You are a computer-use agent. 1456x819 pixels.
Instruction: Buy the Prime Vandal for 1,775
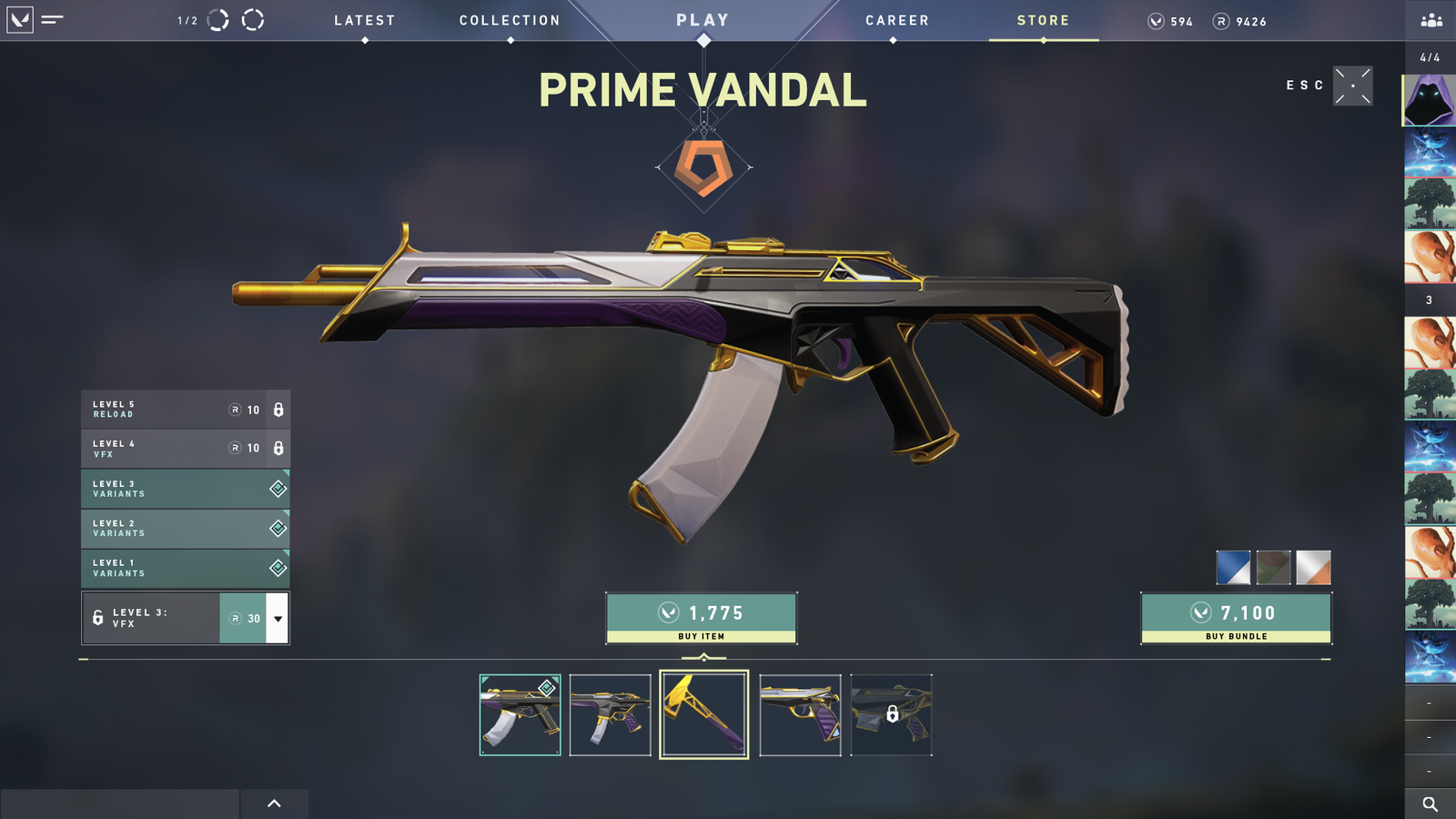coord(702,619)
